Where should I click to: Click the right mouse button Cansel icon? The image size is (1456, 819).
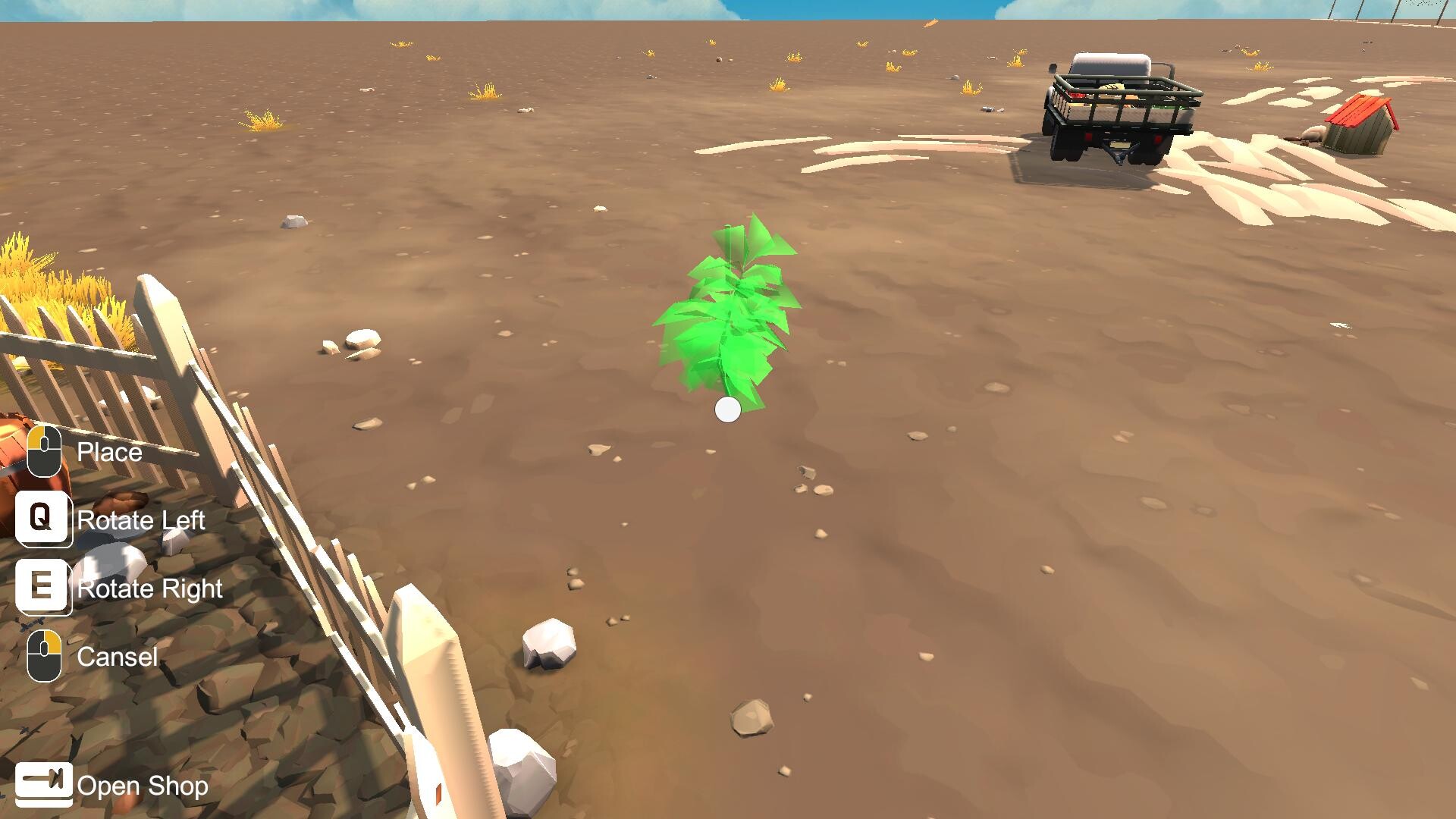tap(44, 657)
